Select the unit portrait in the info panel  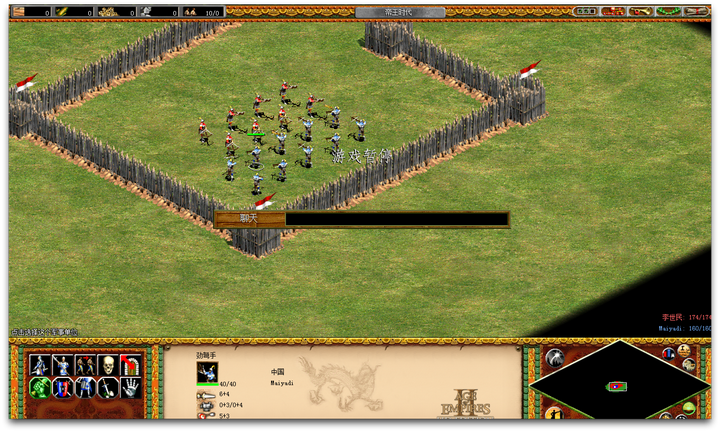[207, 372]
